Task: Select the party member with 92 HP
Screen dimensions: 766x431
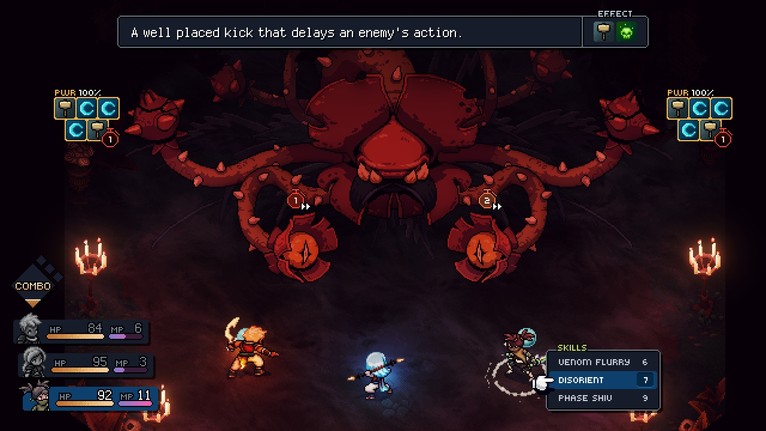Action: [x=90, y=397]
